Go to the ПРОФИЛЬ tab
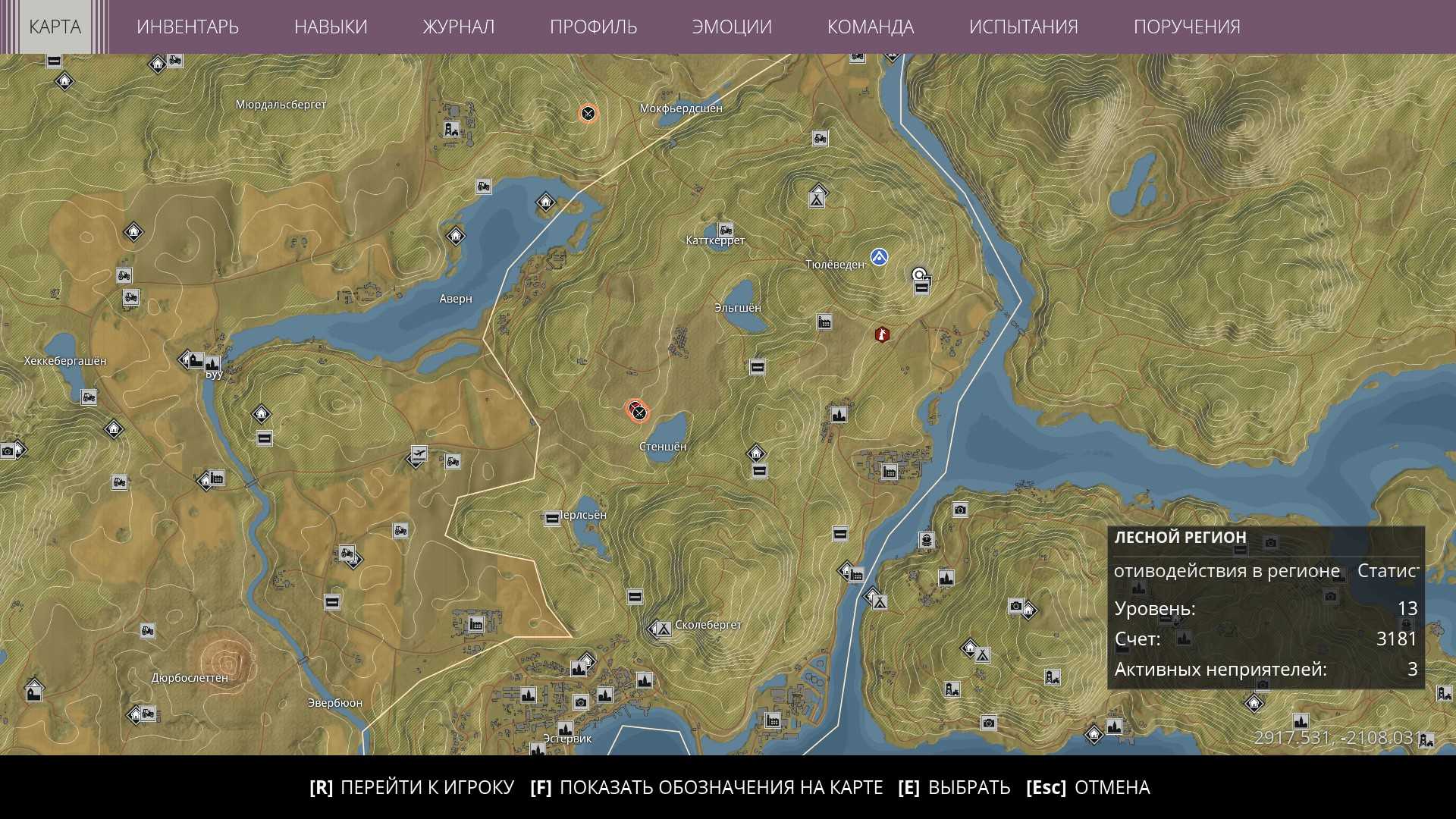1456x819 pixels. (593, 27)
